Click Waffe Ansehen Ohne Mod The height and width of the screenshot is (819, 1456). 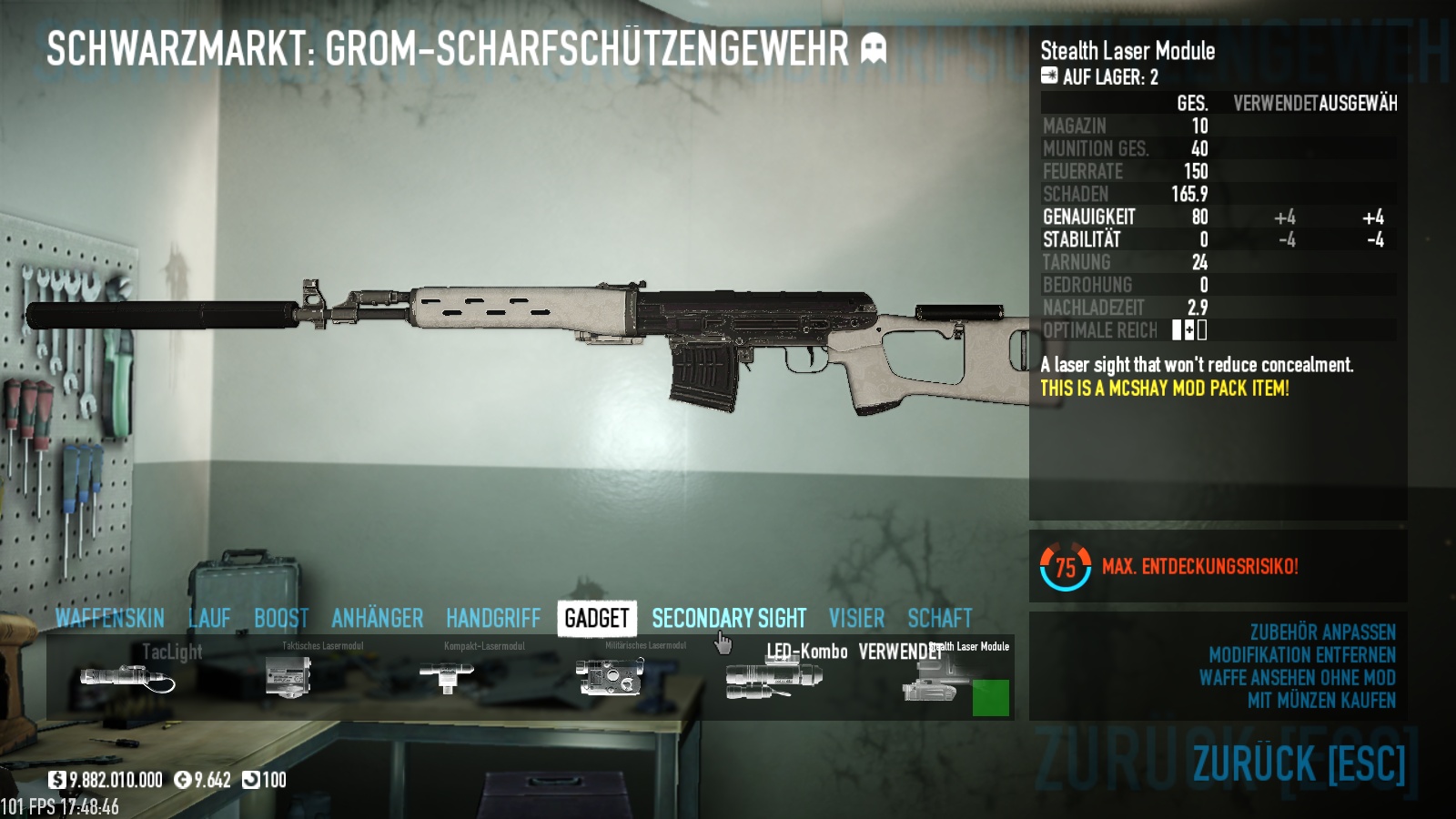(1297, 678)
